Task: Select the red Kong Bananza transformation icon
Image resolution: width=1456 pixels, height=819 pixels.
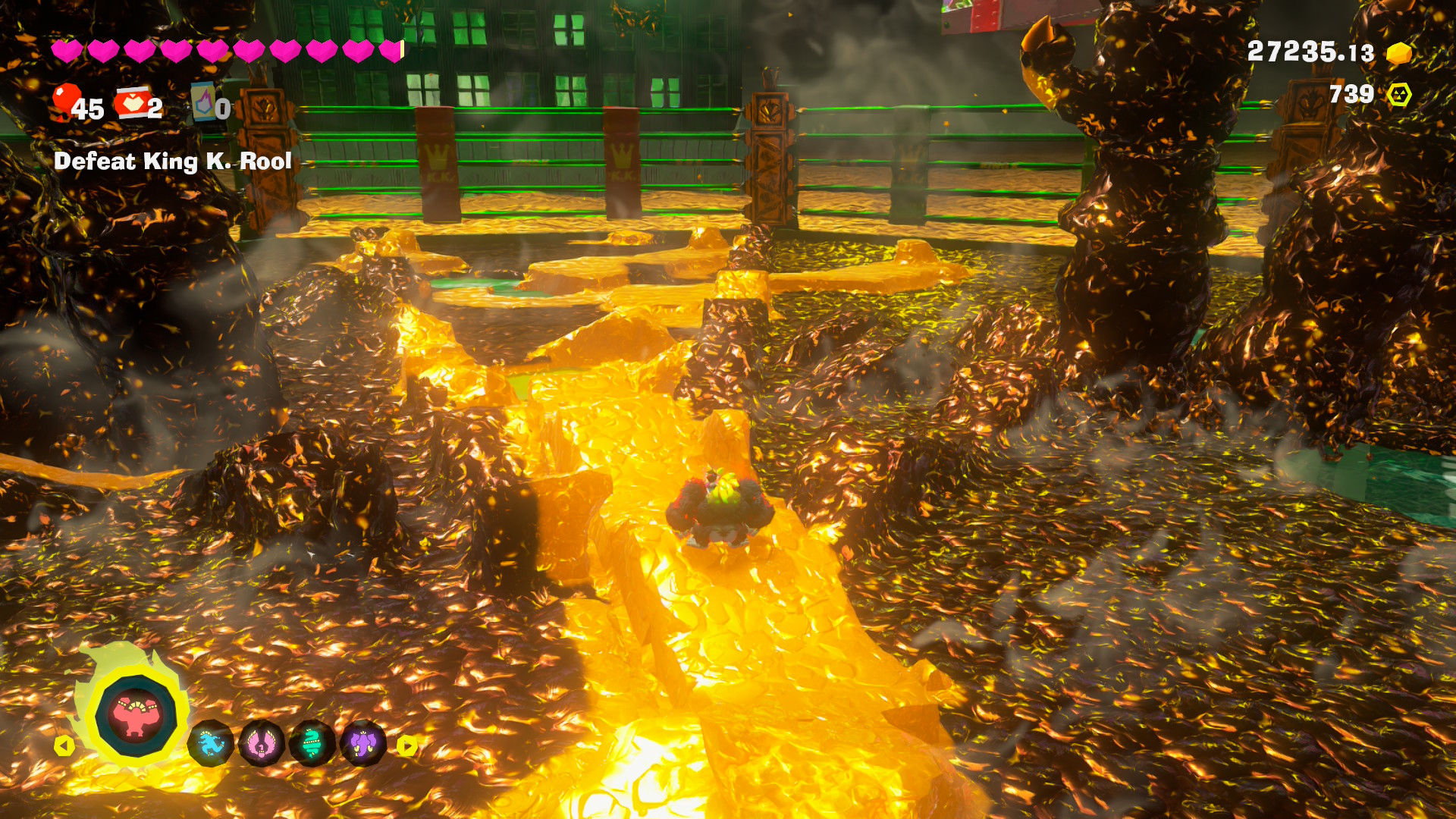Action: click(136, 714)
